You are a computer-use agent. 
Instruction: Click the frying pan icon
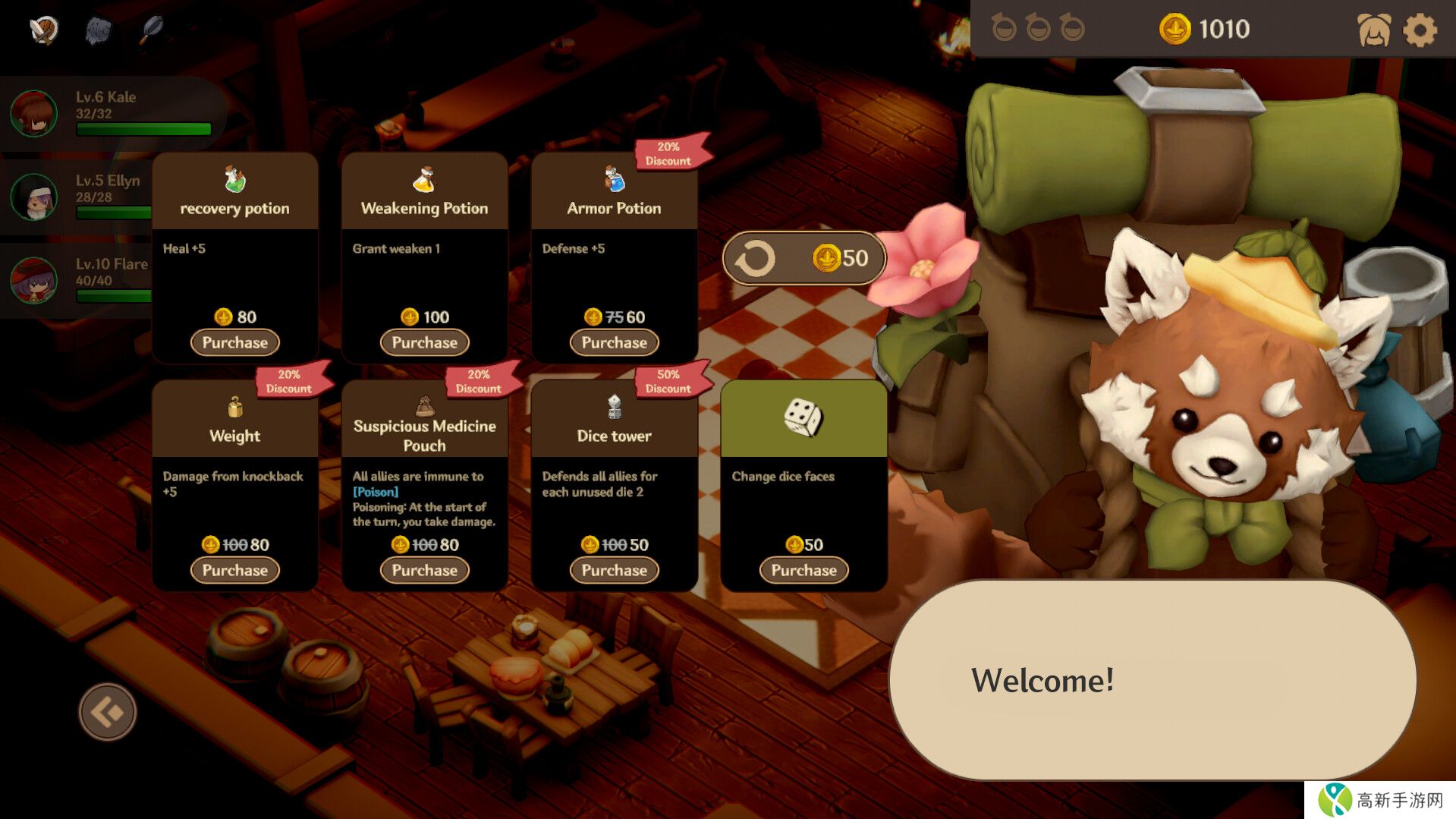[152, 30]
